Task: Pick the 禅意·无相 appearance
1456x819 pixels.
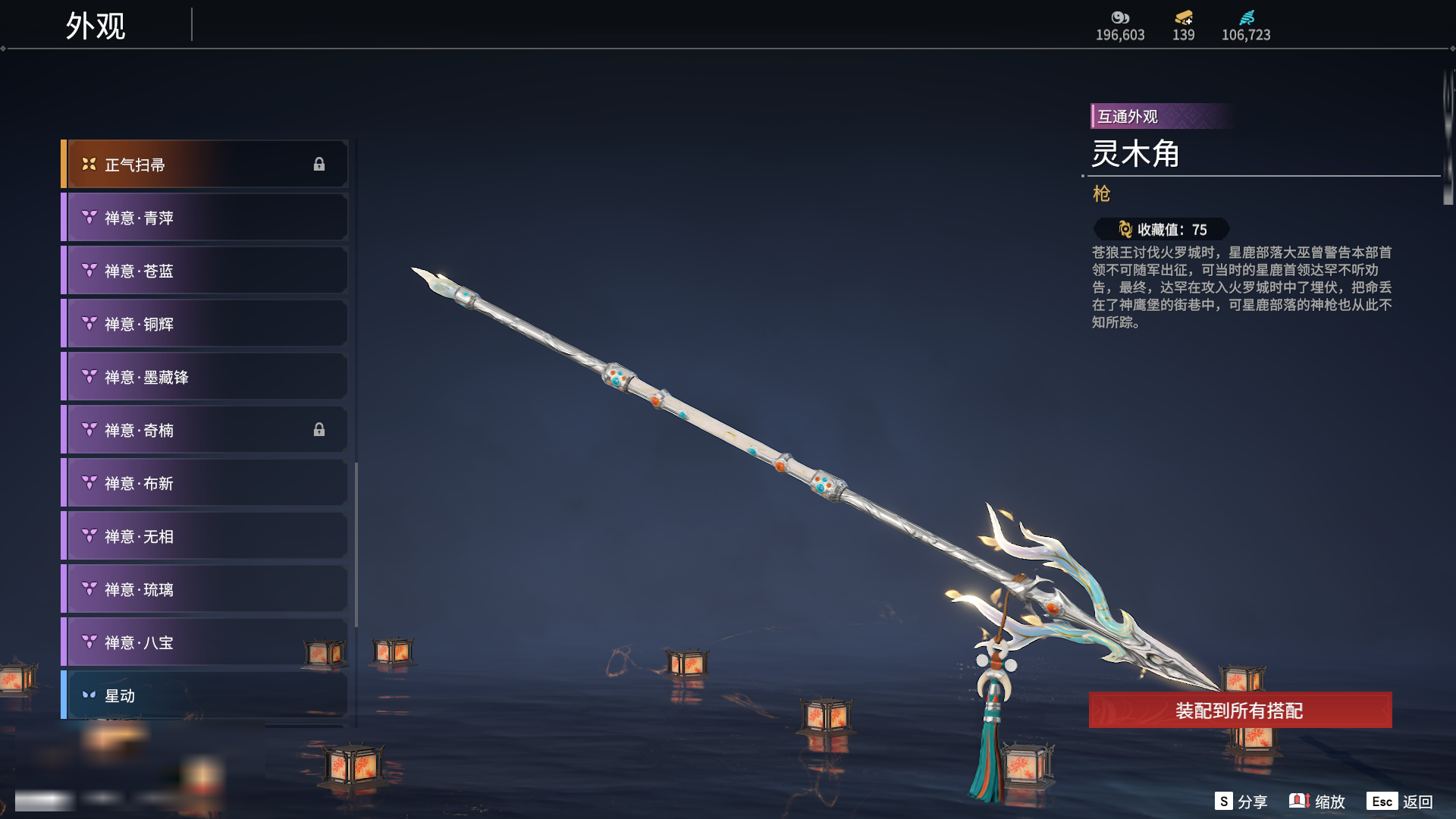Action: point(205,536)
